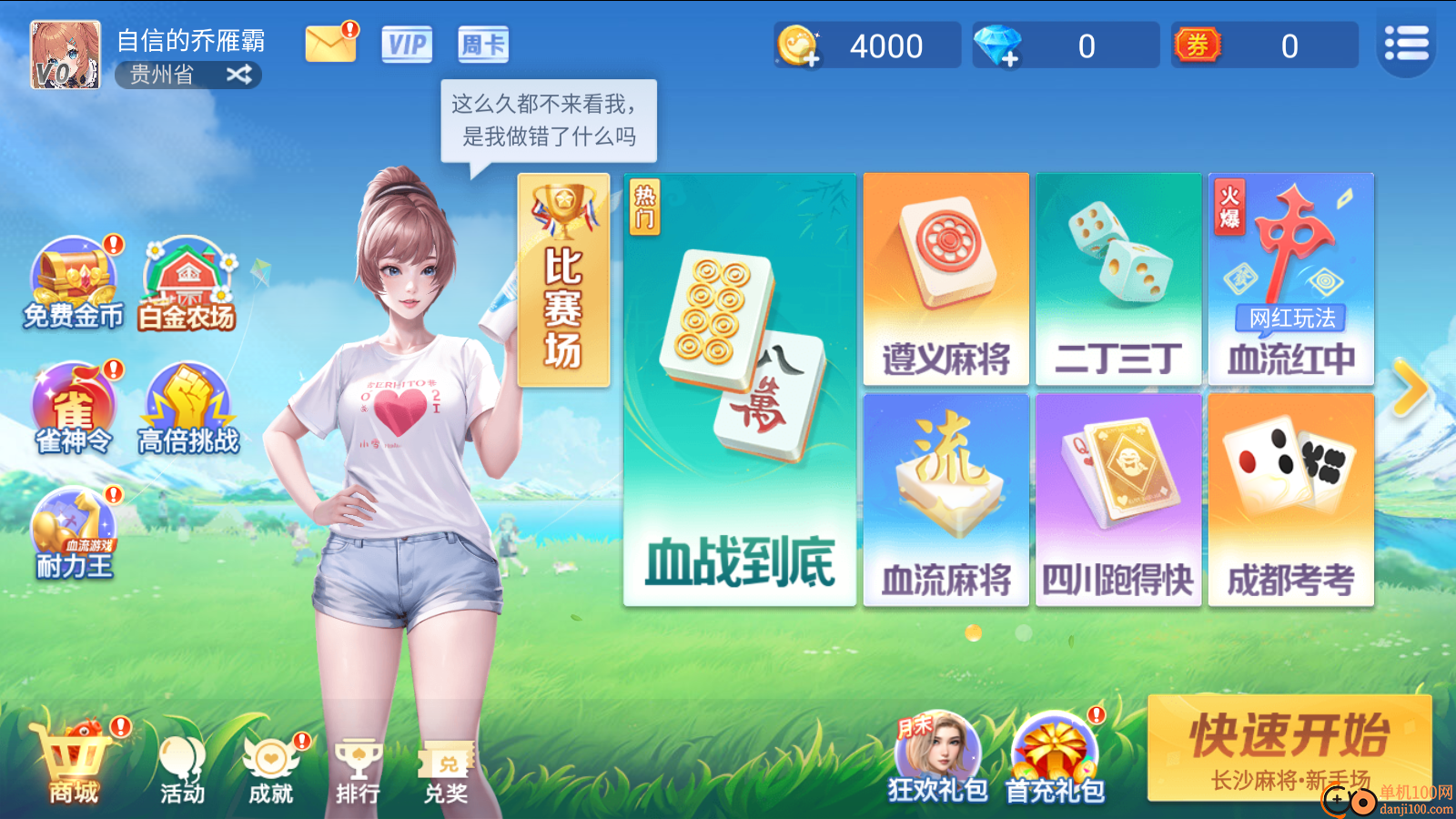Open the VIP tab
Viewport: 1456px width, 819px height.
(407, 44)
